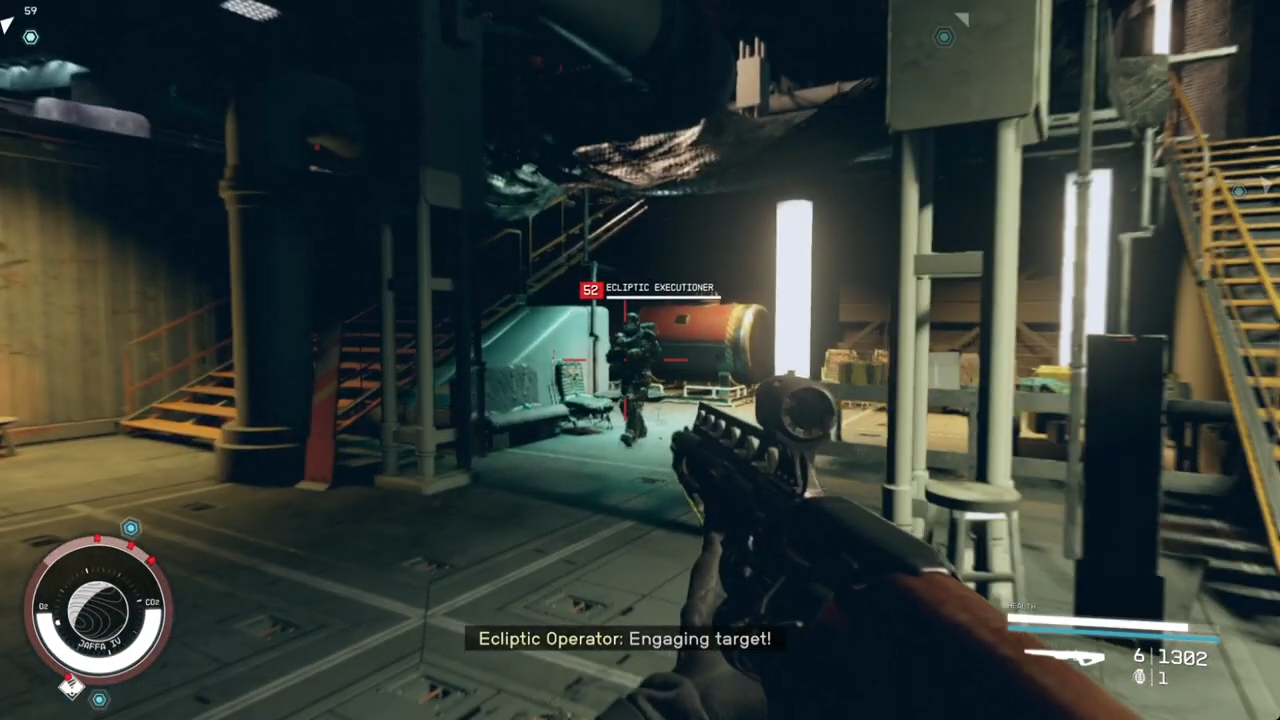Viewport: 1280px width, 720px height.
Task: Open the Jaffa IV compass scanner dial
Action: click(x=98, y=609)
